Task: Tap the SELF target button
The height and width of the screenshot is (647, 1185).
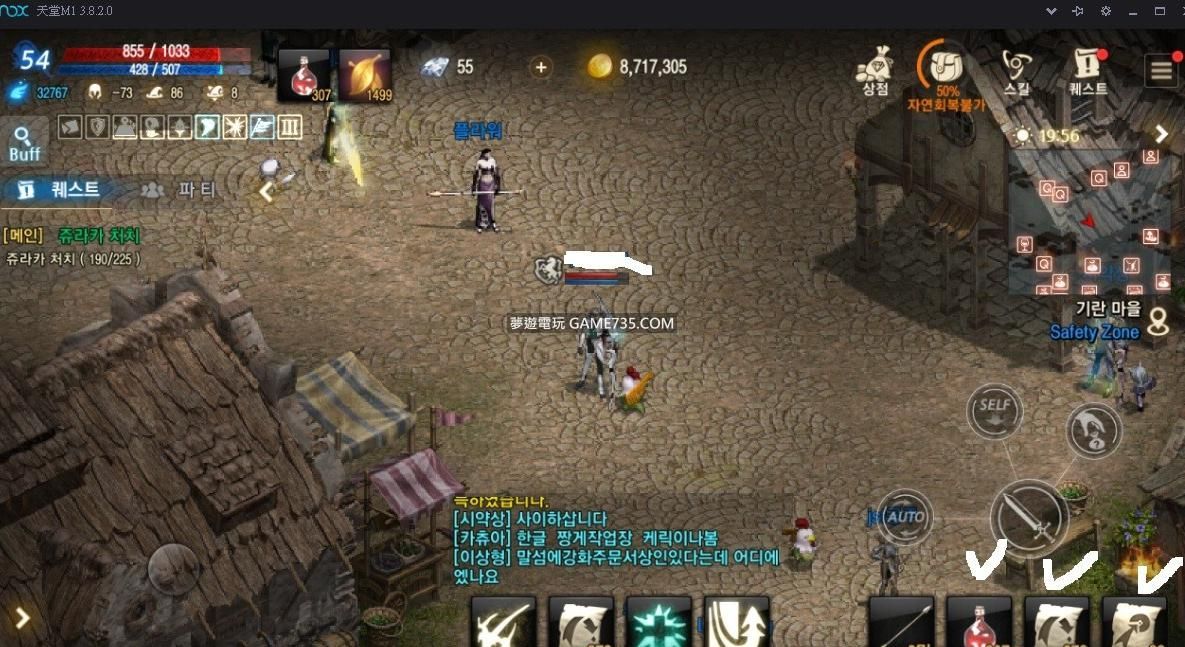Action: point(994,410)
